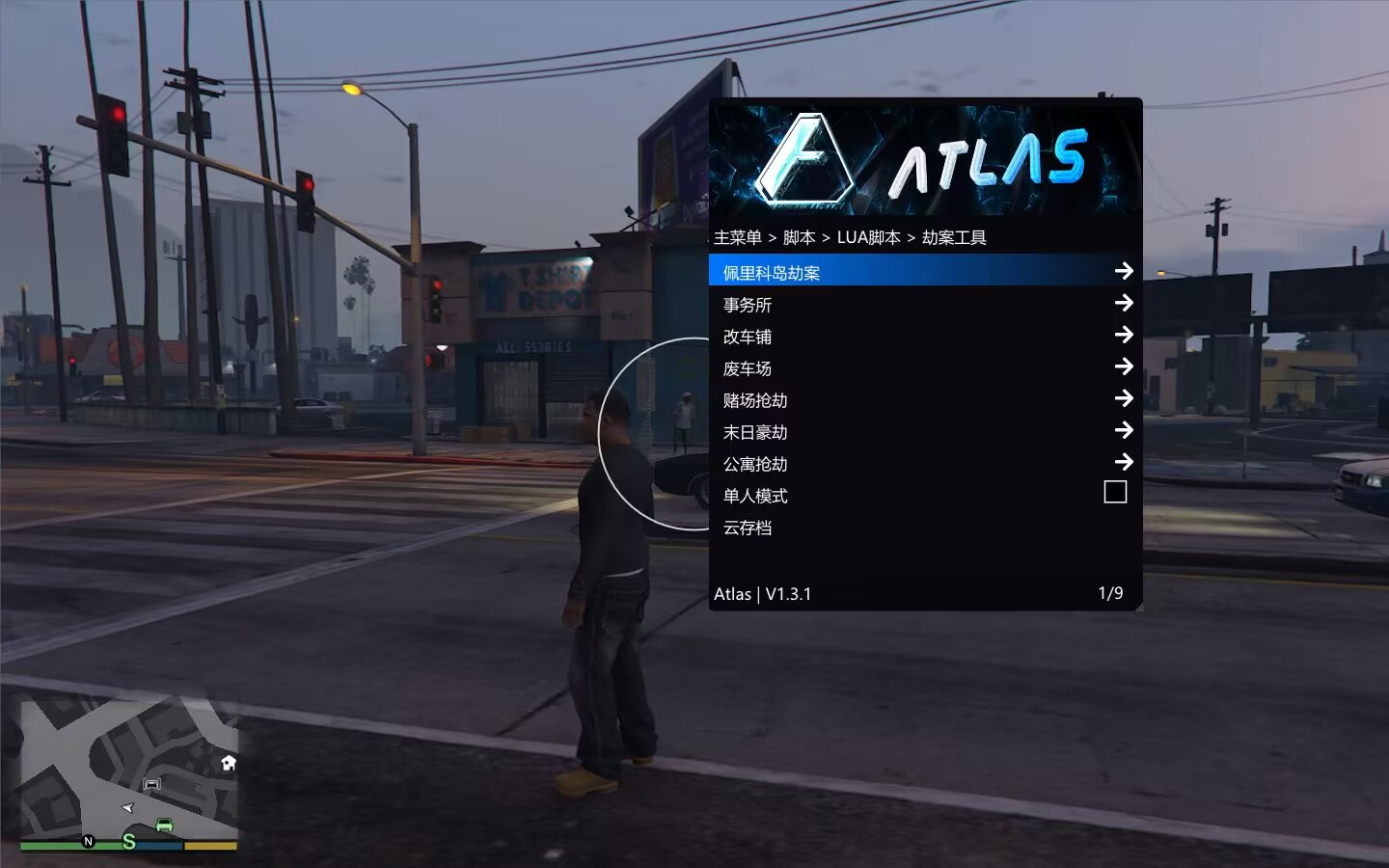
Task: Activate the 云存档 option
Action: (x=748, y=528)
